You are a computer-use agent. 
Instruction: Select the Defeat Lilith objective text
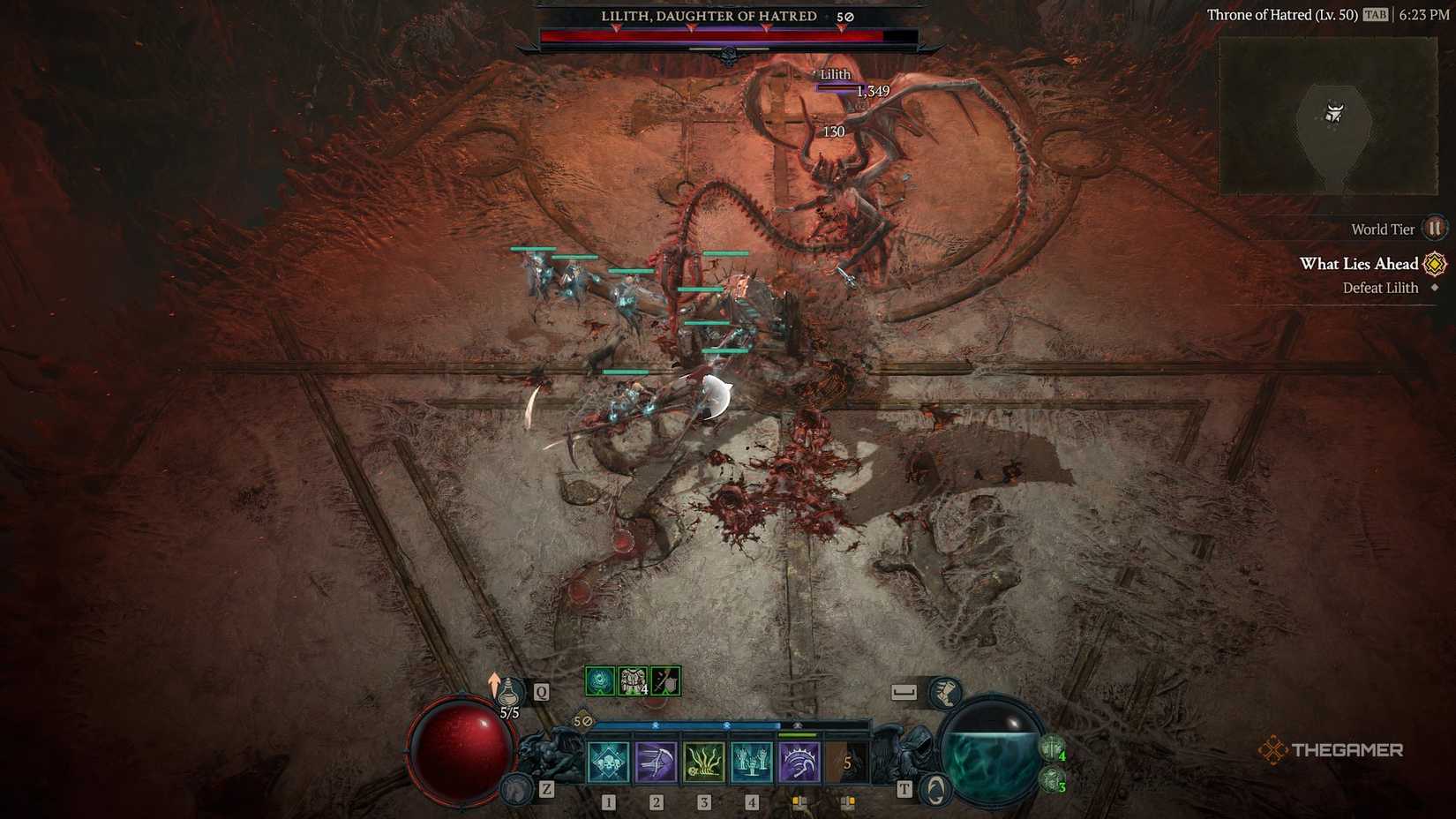click(1380, 288)
